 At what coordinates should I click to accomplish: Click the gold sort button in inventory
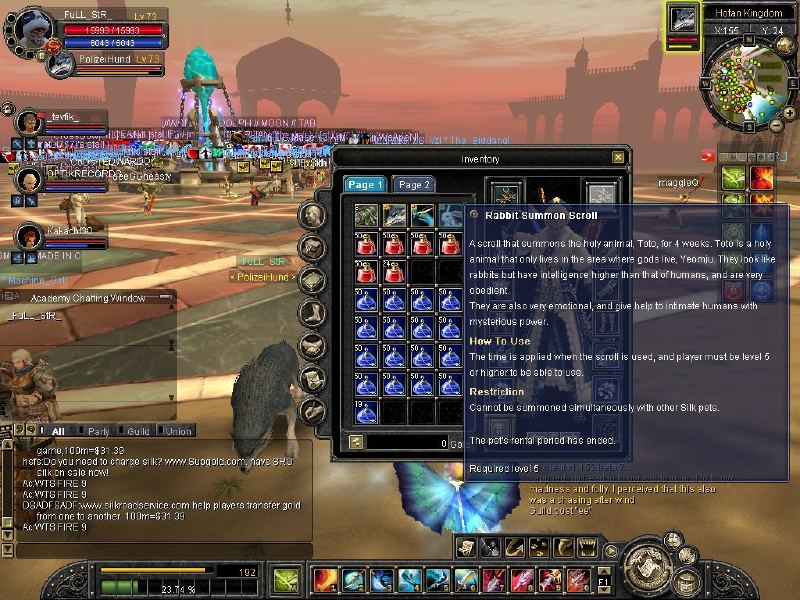coord(356,442)
